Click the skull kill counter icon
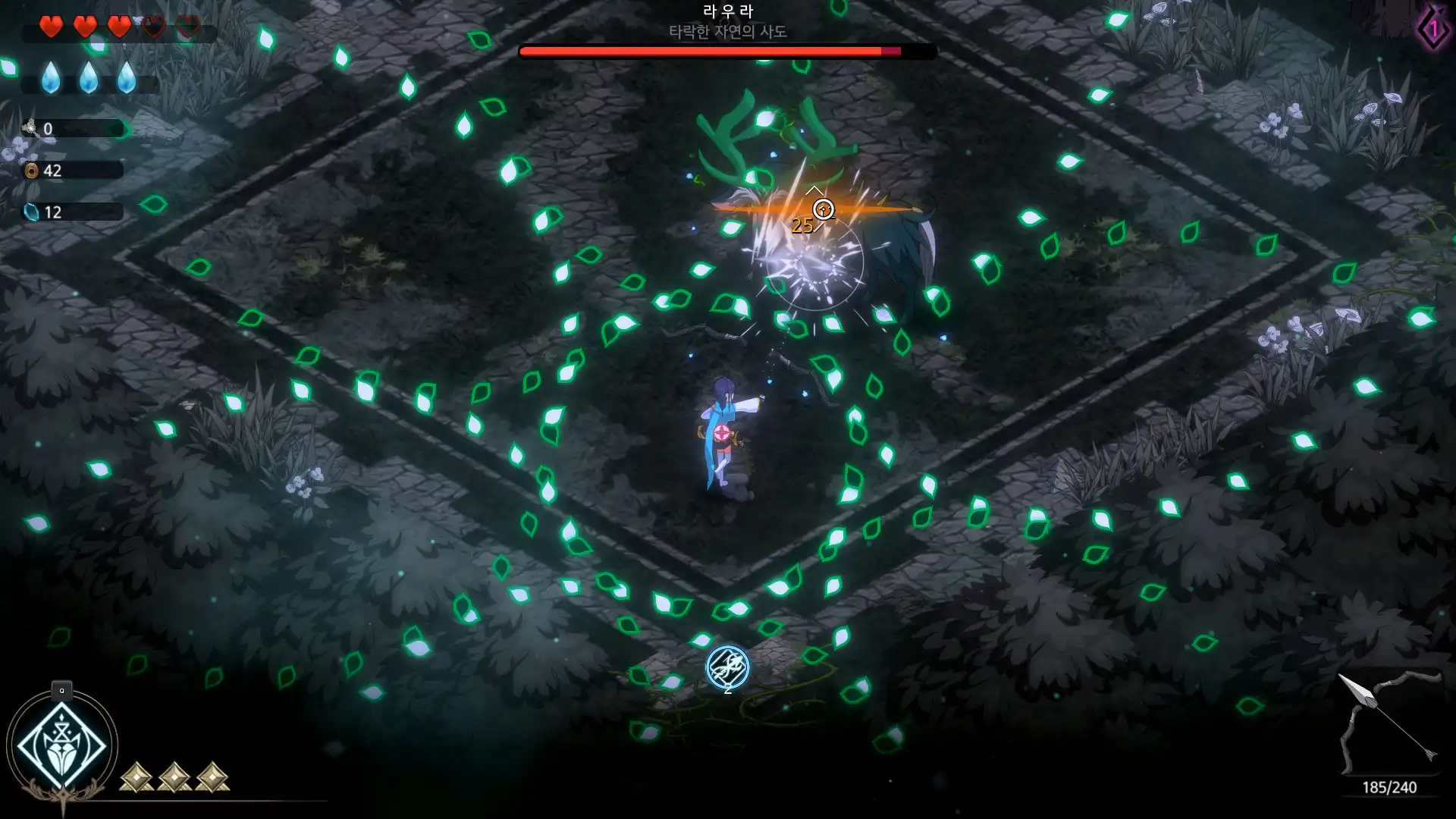The height and width of the screenshot is (819, 1456). 30,129
